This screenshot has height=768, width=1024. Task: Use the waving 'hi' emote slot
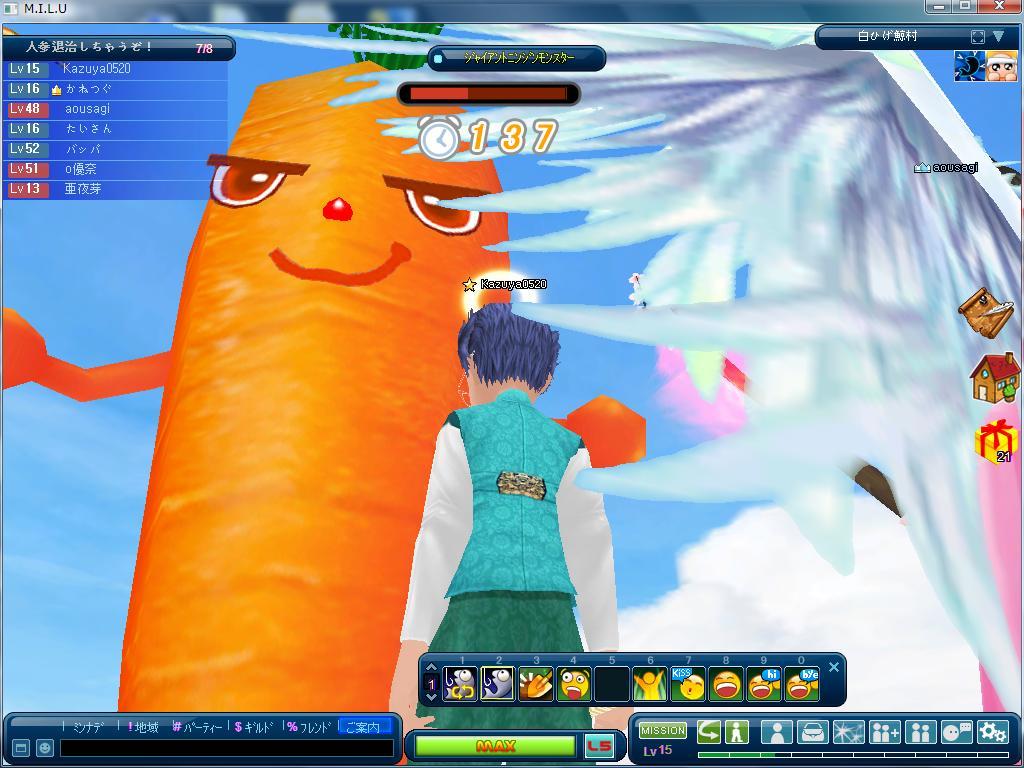coord(764,684)
